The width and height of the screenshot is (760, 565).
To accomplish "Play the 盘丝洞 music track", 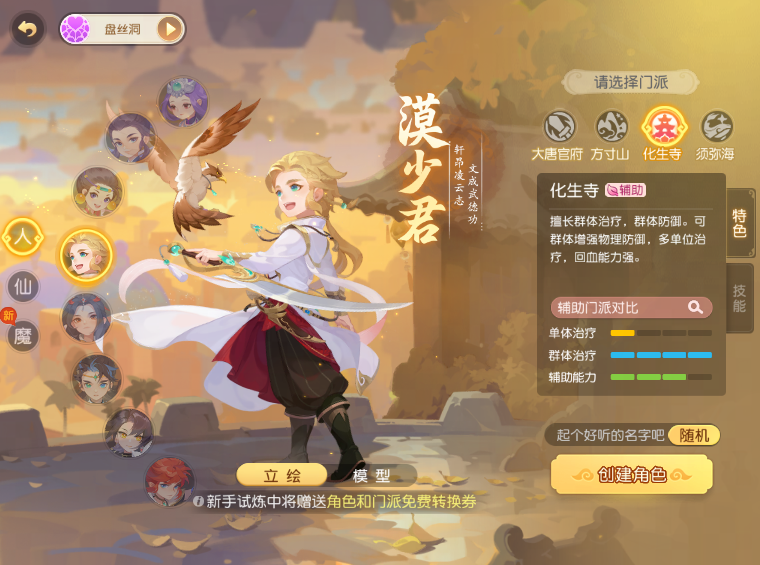I will (171, 29).
